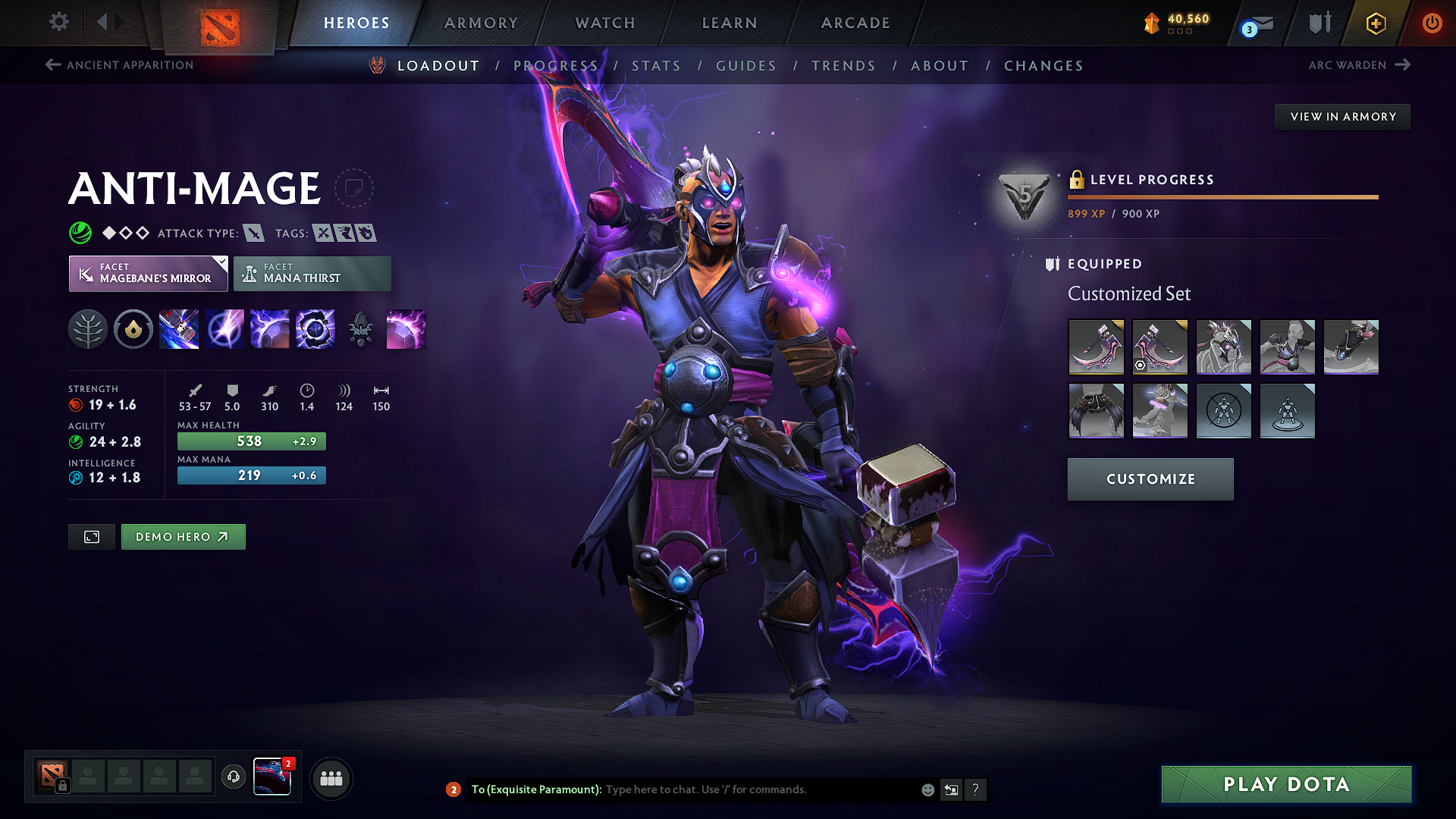1456x819 pixels.
Task: View the innate ability droplet icon
Action: coord(133,328)
